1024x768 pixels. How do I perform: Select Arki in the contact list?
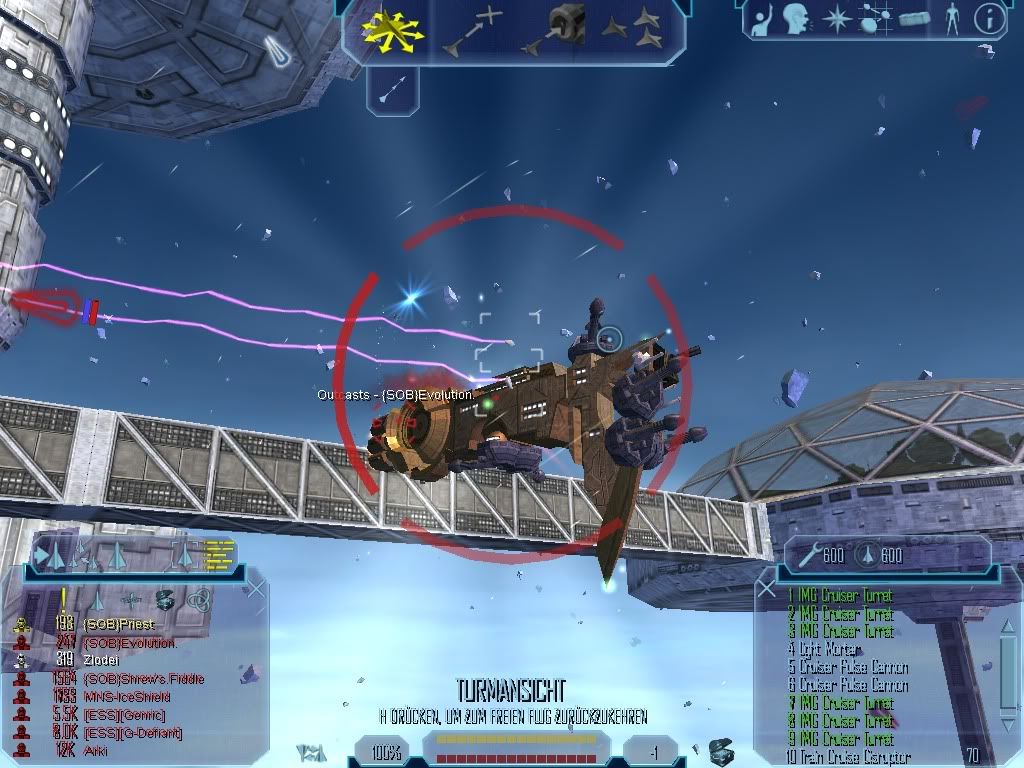click(96, 750)
